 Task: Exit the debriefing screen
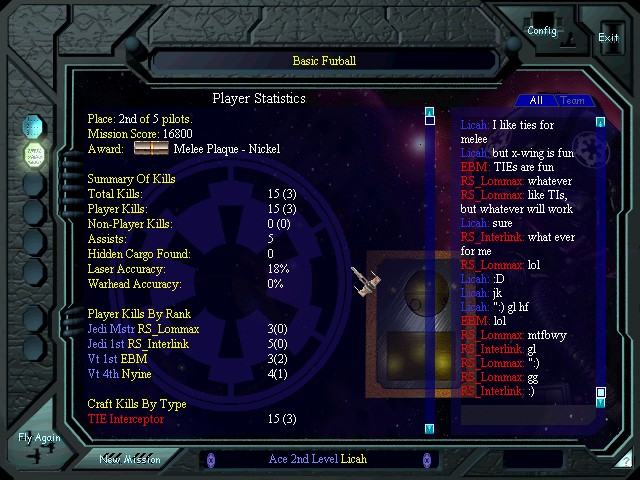pos(608,37)
